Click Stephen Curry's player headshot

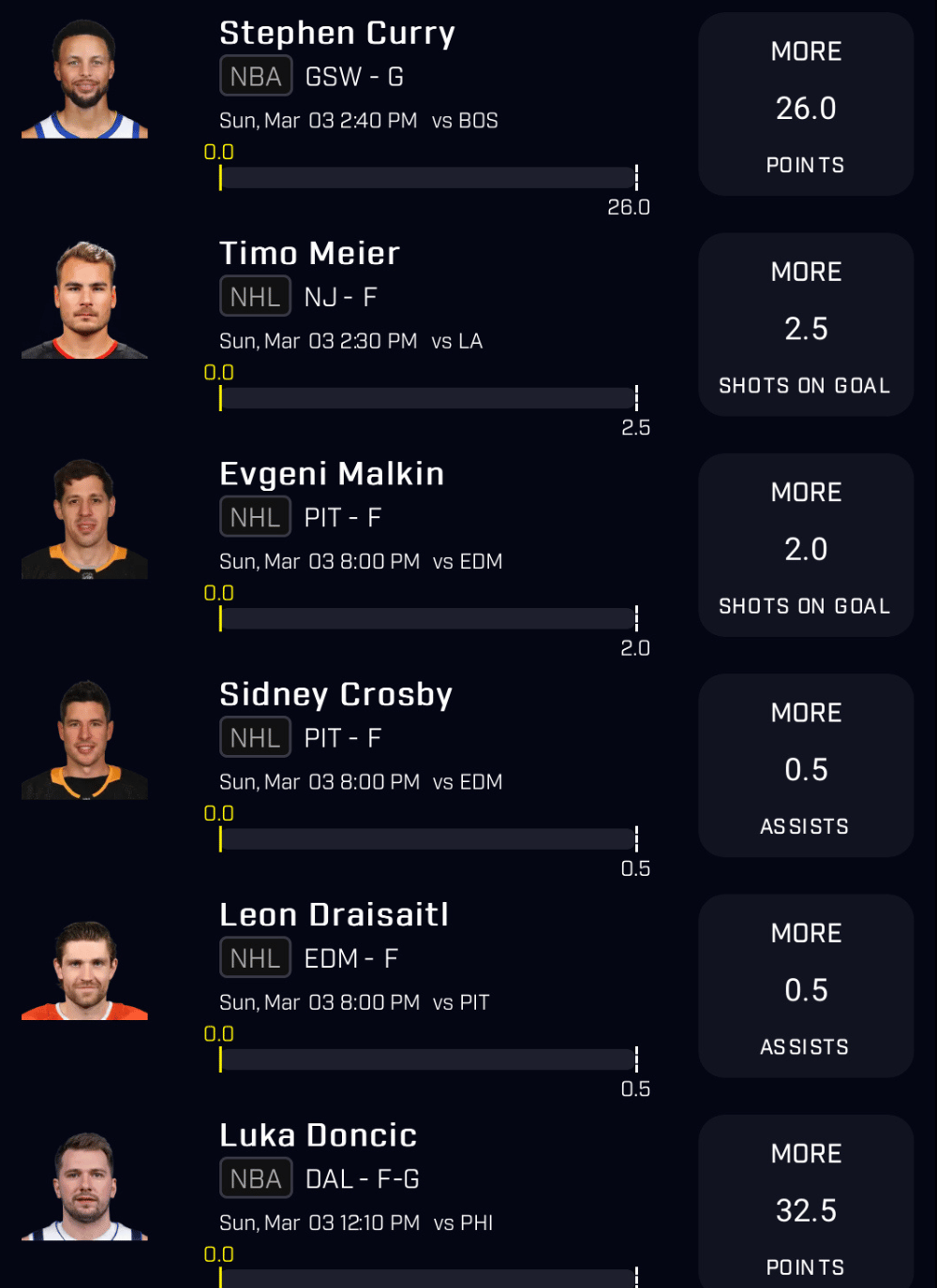pyautogui.click(x=85, y=80)
